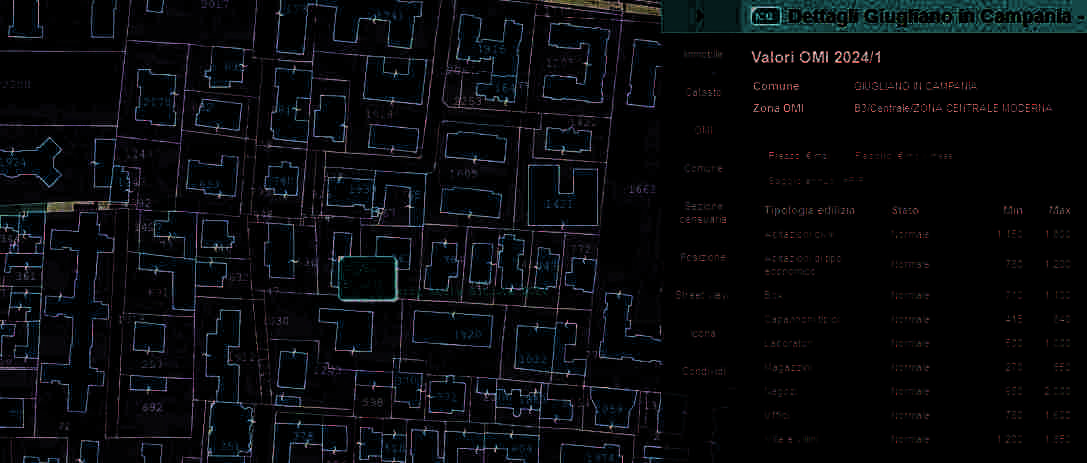
Task: Choose the Prezzo €/mq price option
Action: click(x=797, y=156)
